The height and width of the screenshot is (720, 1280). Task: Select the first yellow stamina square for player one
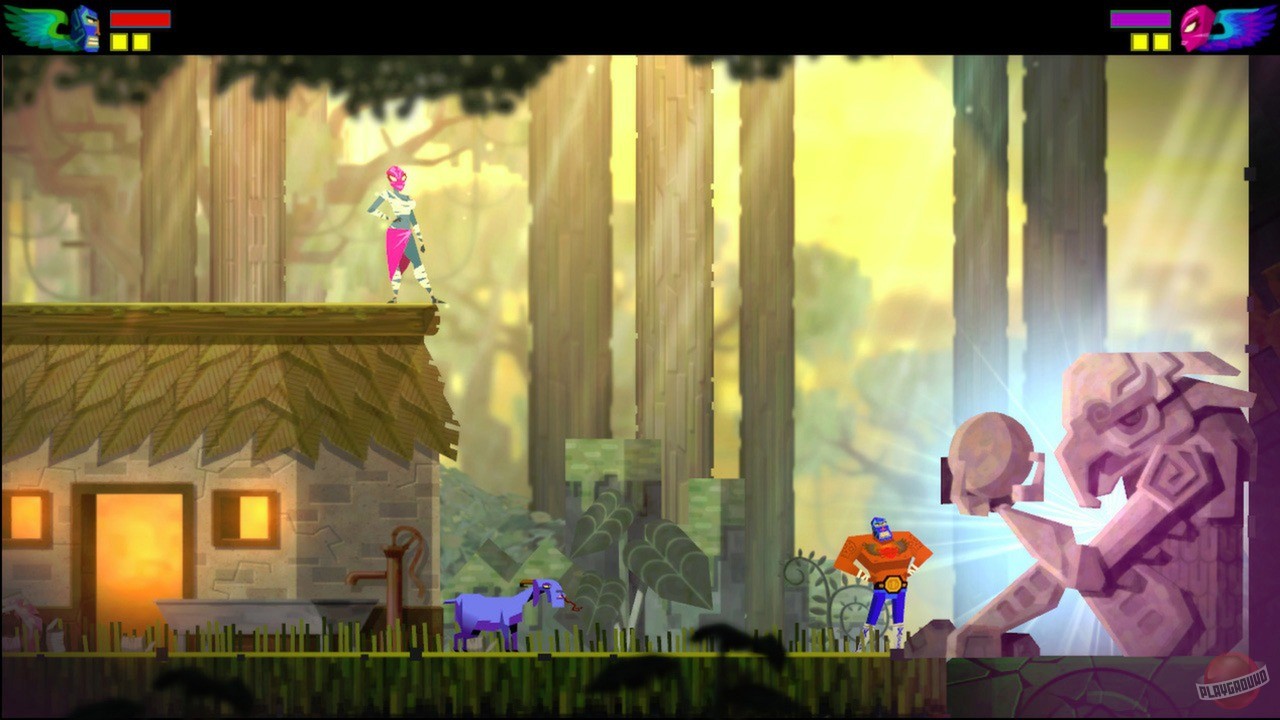[120, 43]
